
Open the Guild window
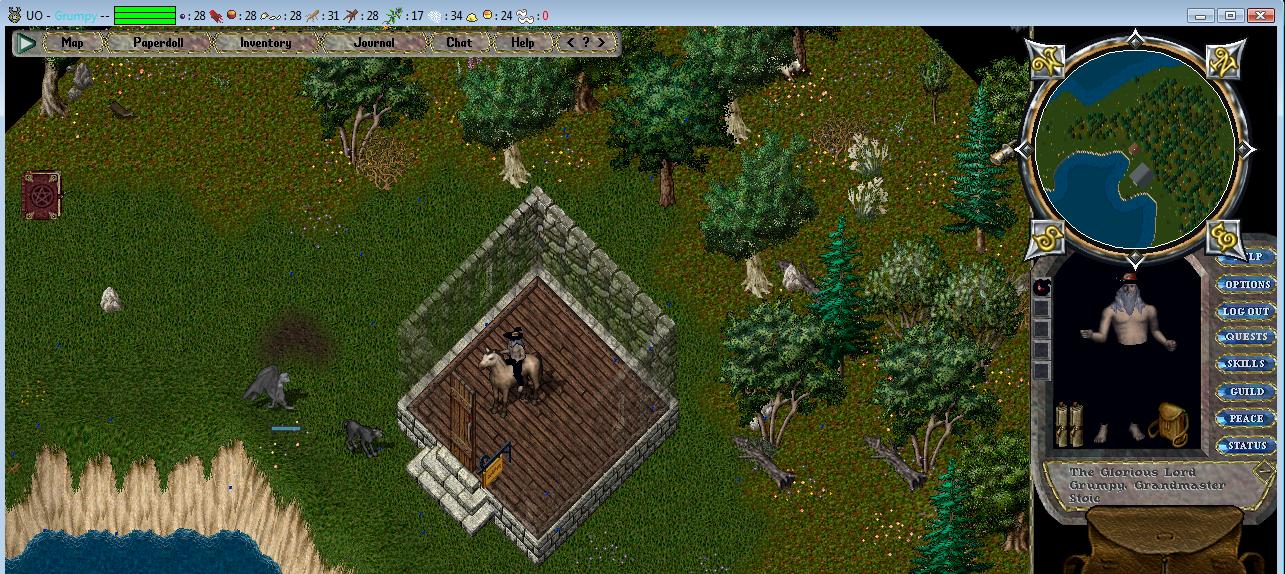click(1246, 392)
